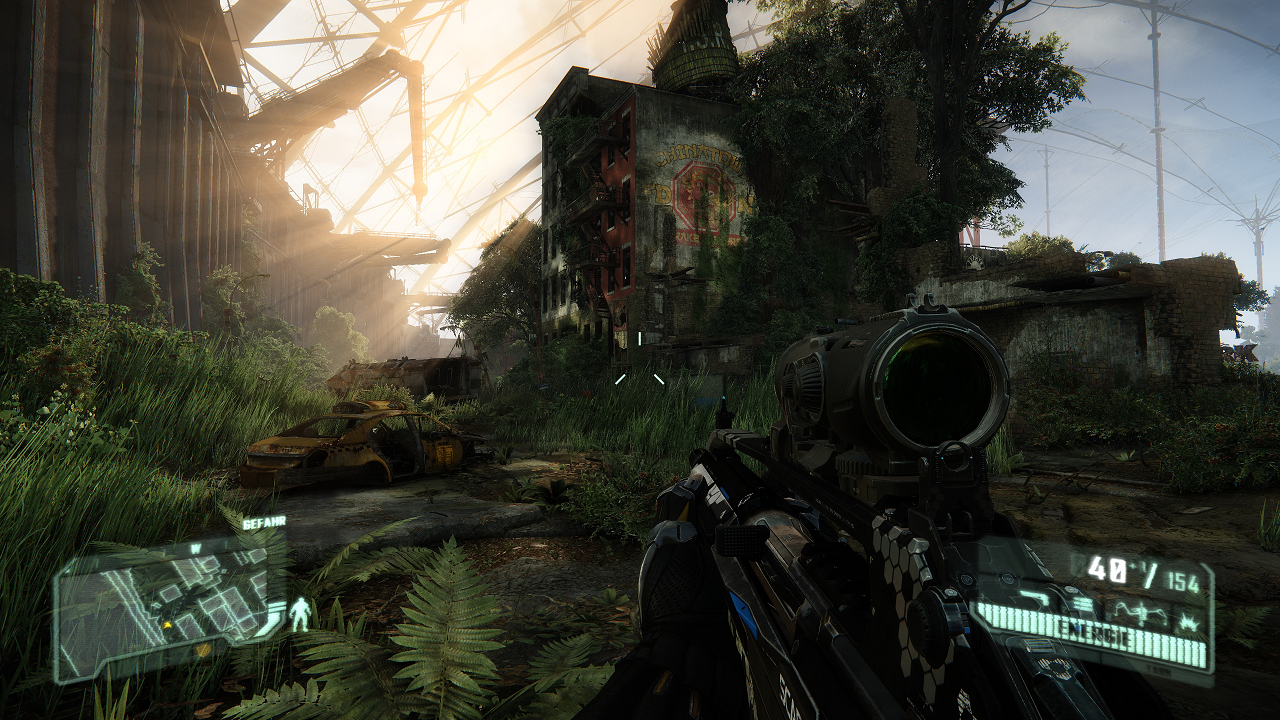This screenshot has width=1280, height=720.
Task: Click the fire mode bars icon
Action: (x=1082, y=604)
